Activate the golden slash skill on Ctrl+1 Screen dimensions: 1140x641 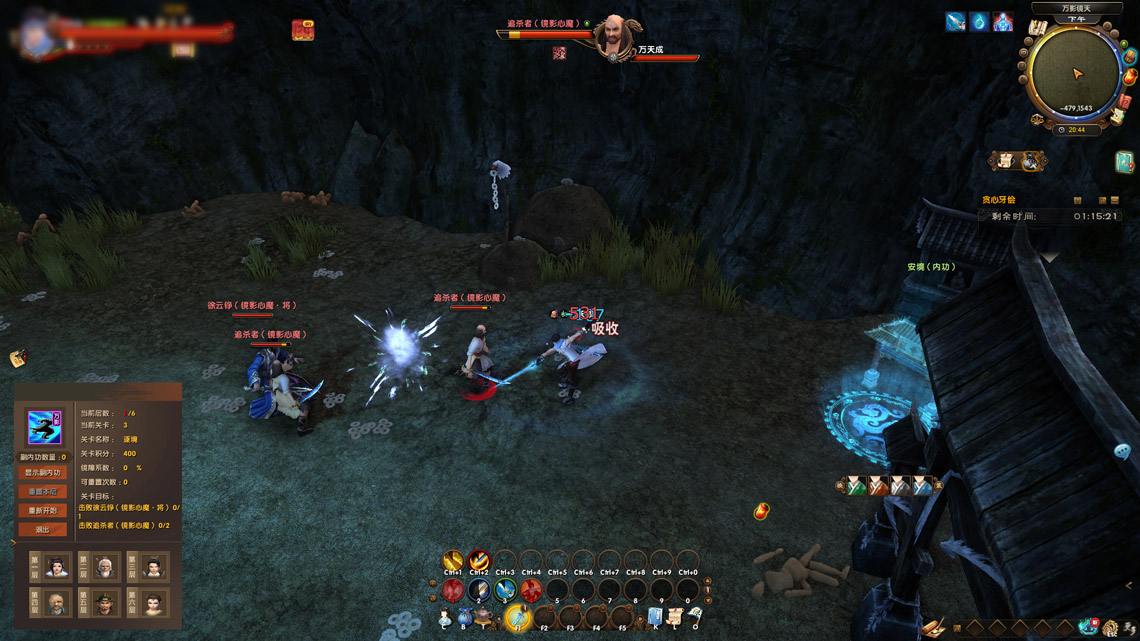pos(453,561)
